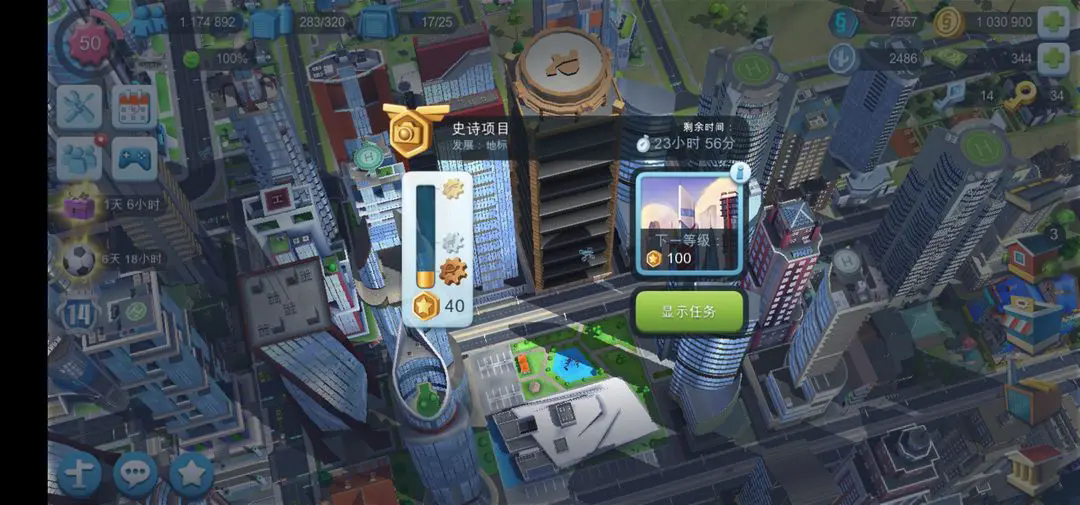Open the soccer ball timed event

pos(79,259)
